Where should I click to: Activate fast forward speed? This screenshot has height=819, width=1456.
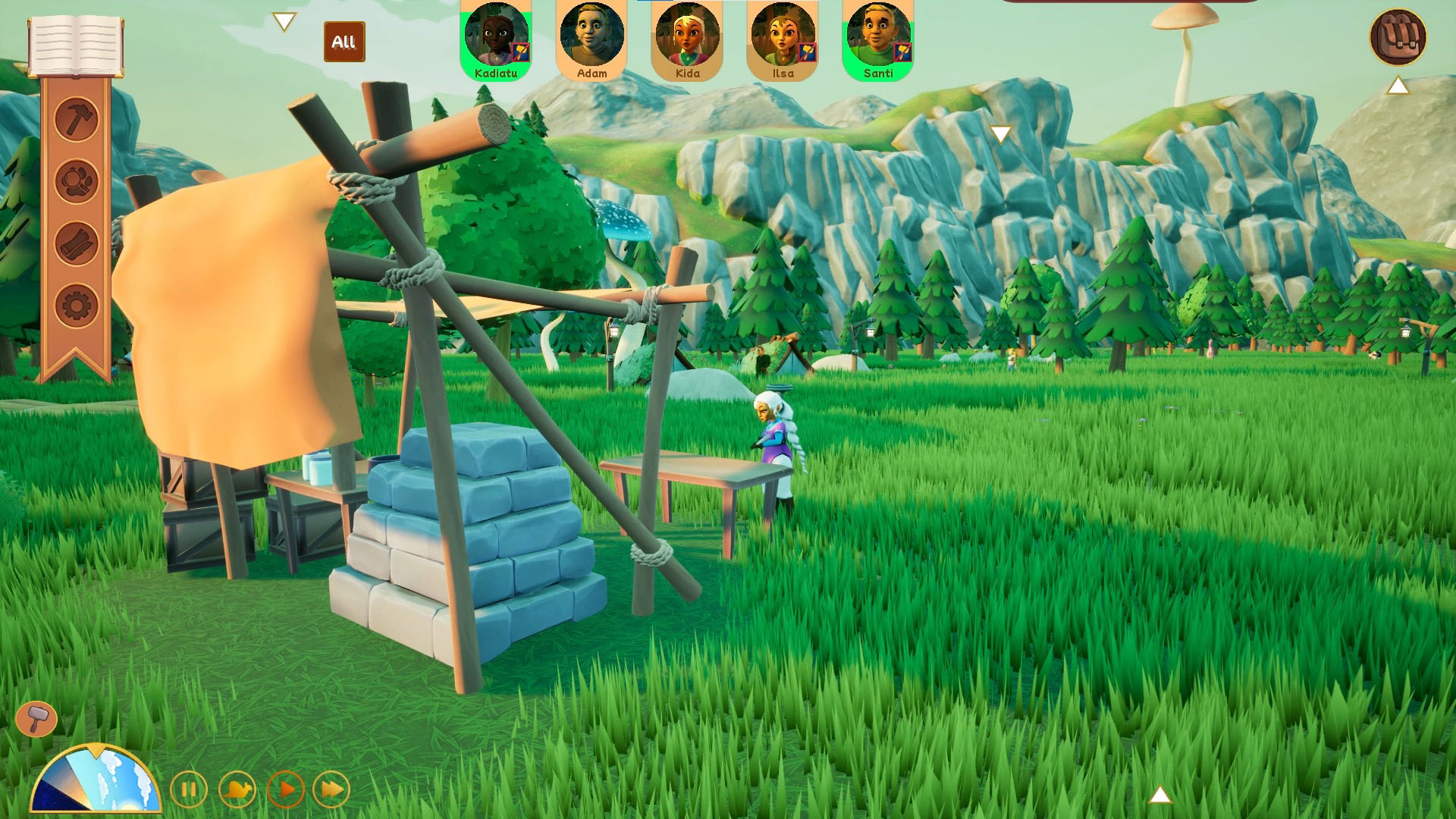click(x=331, y=789)
